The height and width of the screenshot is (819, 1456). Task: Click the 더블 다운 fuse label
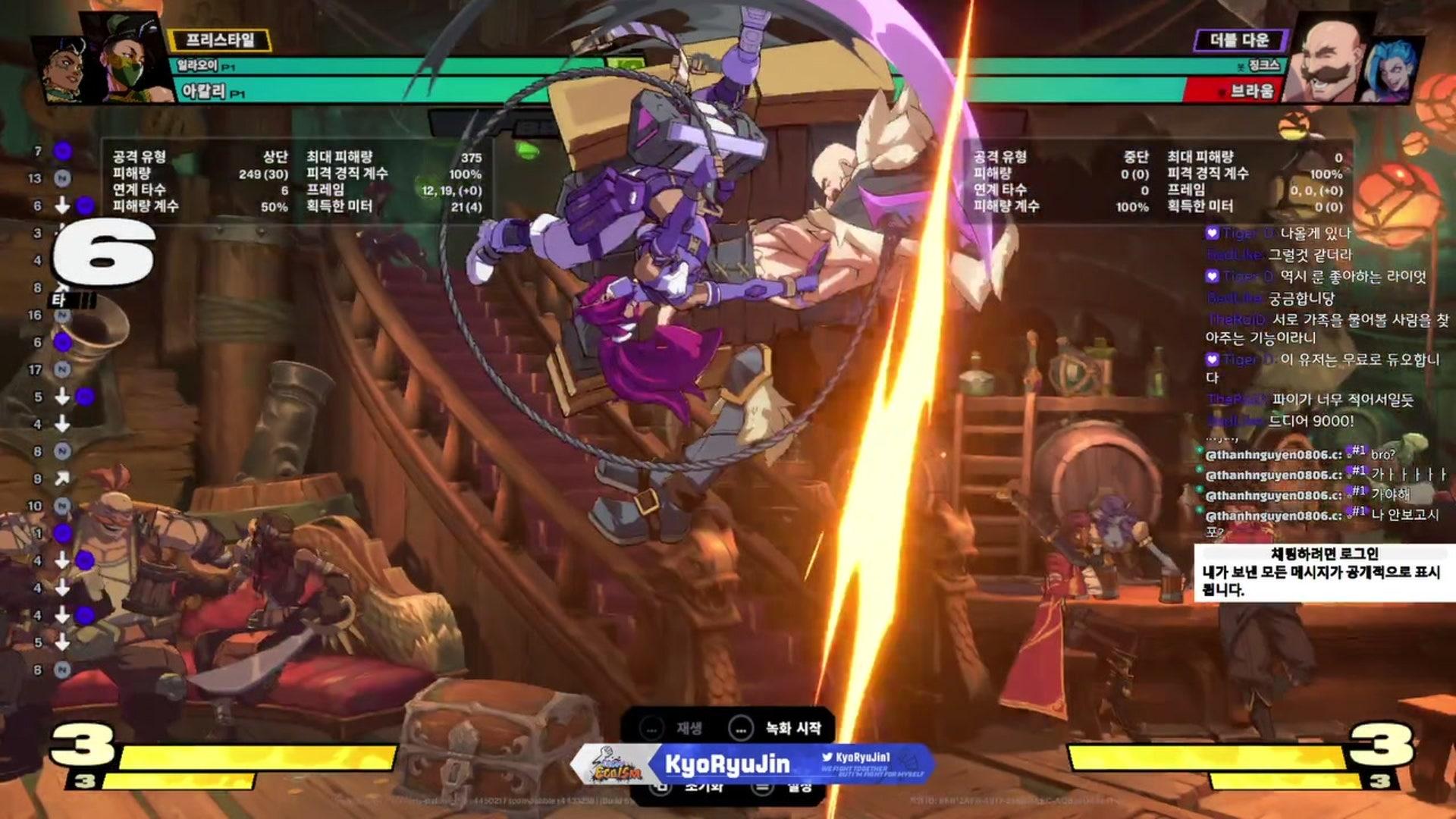(1239, 39)
